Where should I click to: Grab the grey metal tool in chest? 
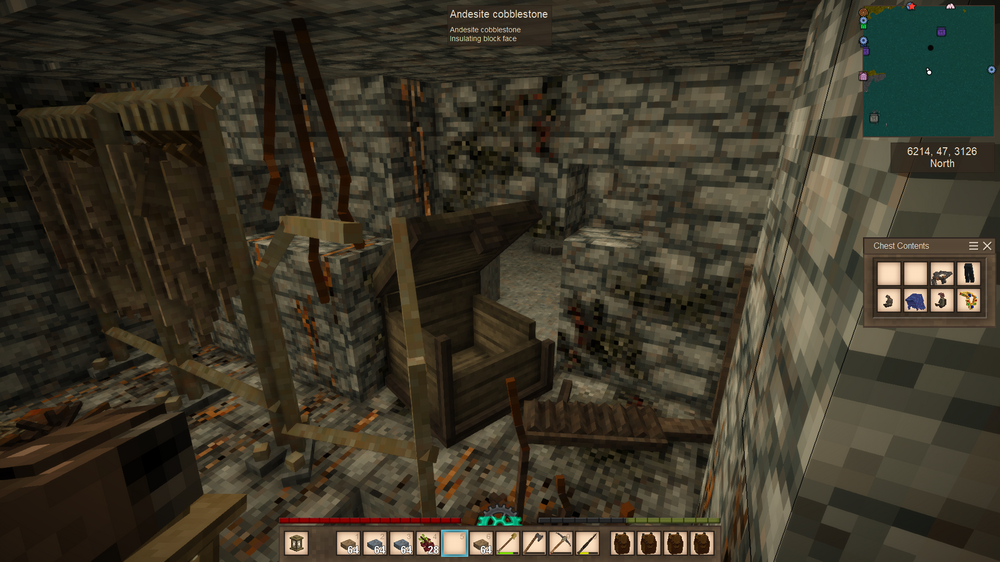941,274
